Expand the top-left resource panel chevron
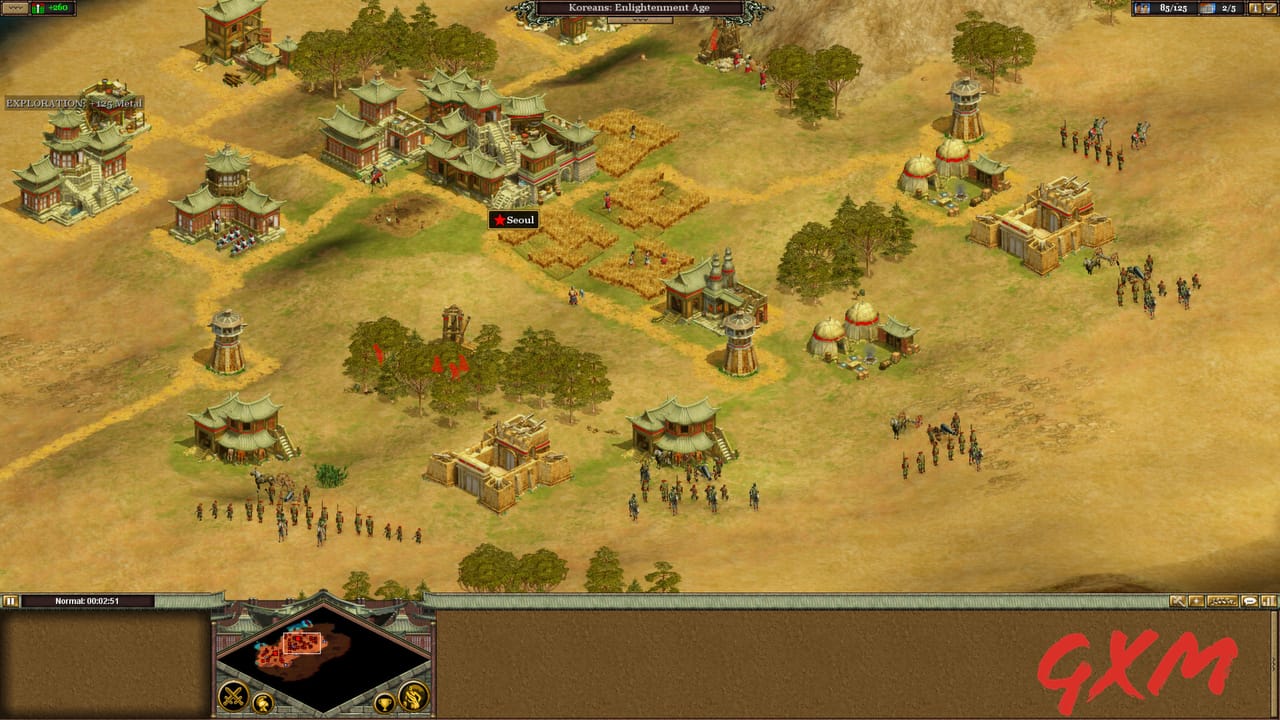The image size is (1280, 720). tap(15, 8)
